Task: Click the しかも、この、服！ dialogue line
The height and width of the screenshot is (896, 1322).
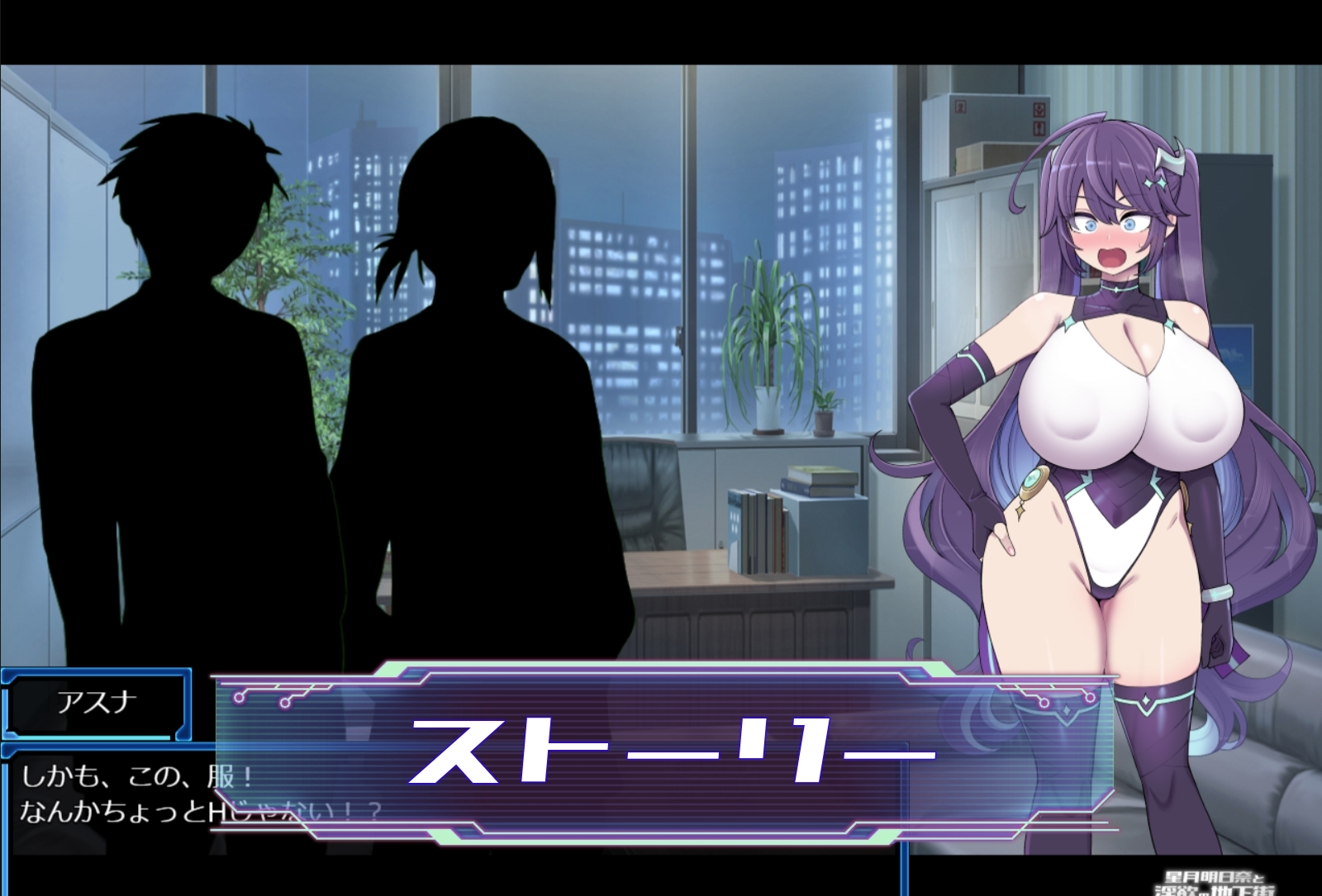Action: 136,775
